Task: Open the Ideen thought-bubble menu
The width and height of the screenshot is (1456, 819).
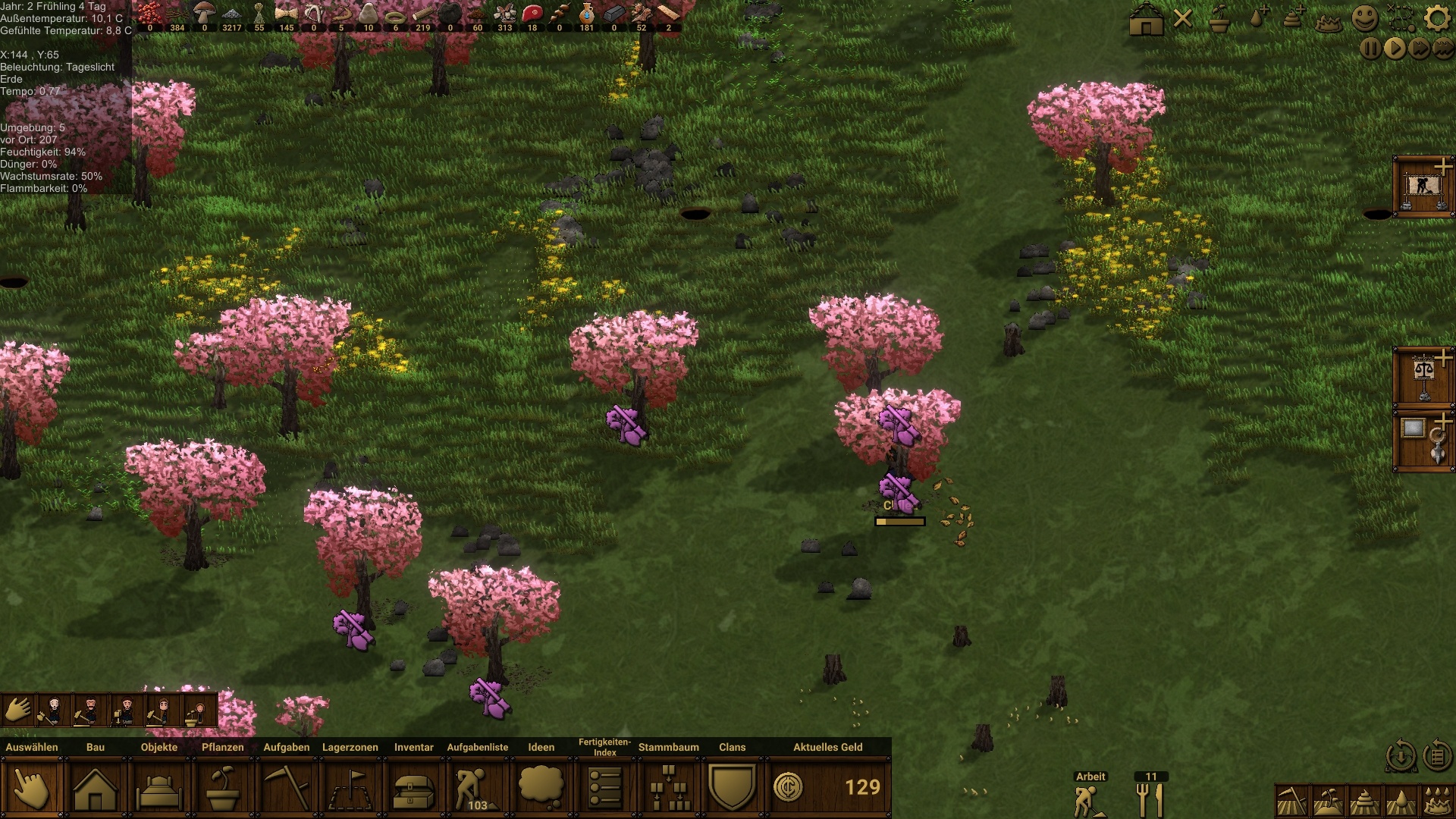Action: click(x=541, y=789)
